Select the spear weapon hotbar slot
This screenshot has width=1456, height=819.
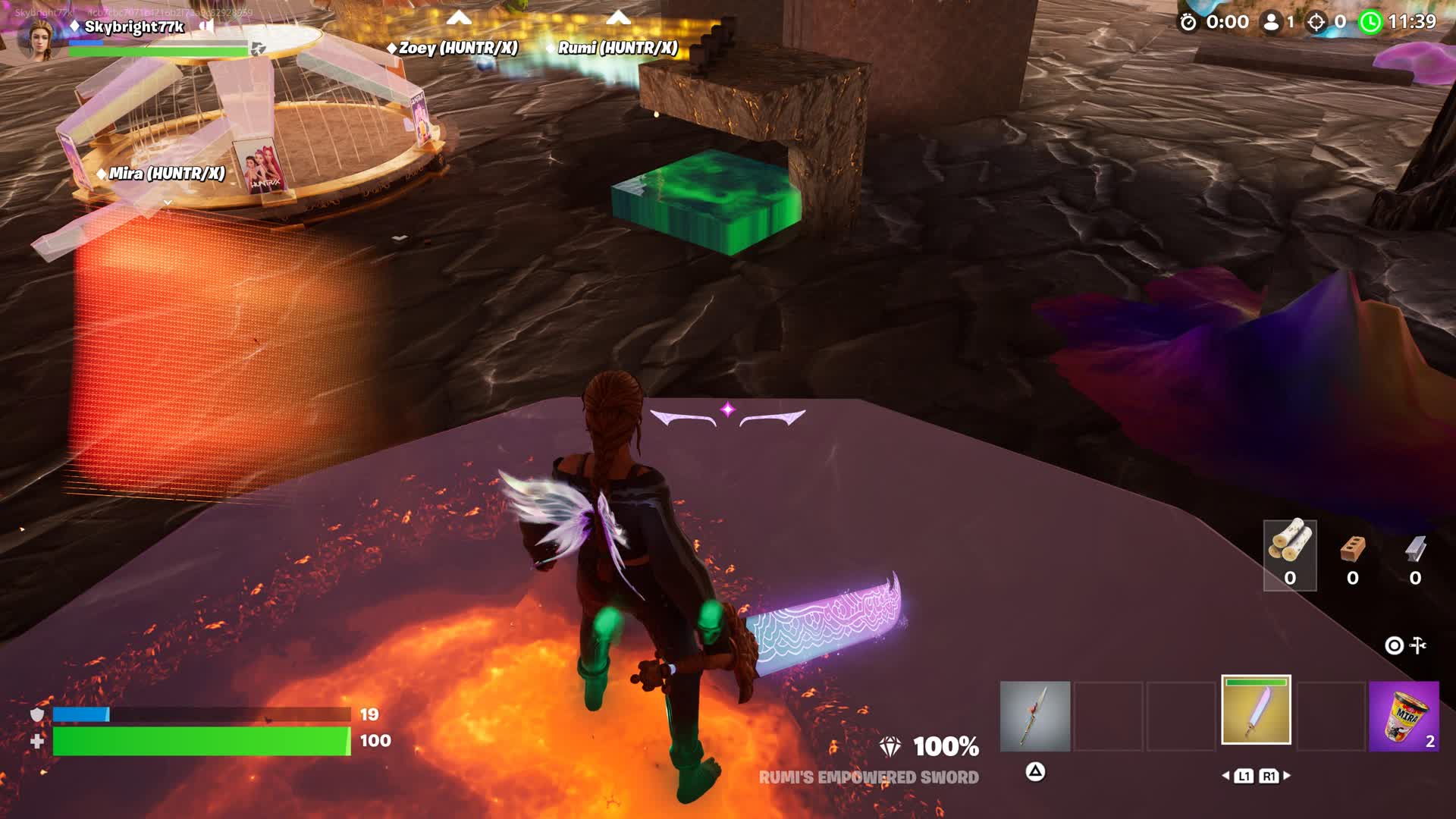pos(1034,716)
